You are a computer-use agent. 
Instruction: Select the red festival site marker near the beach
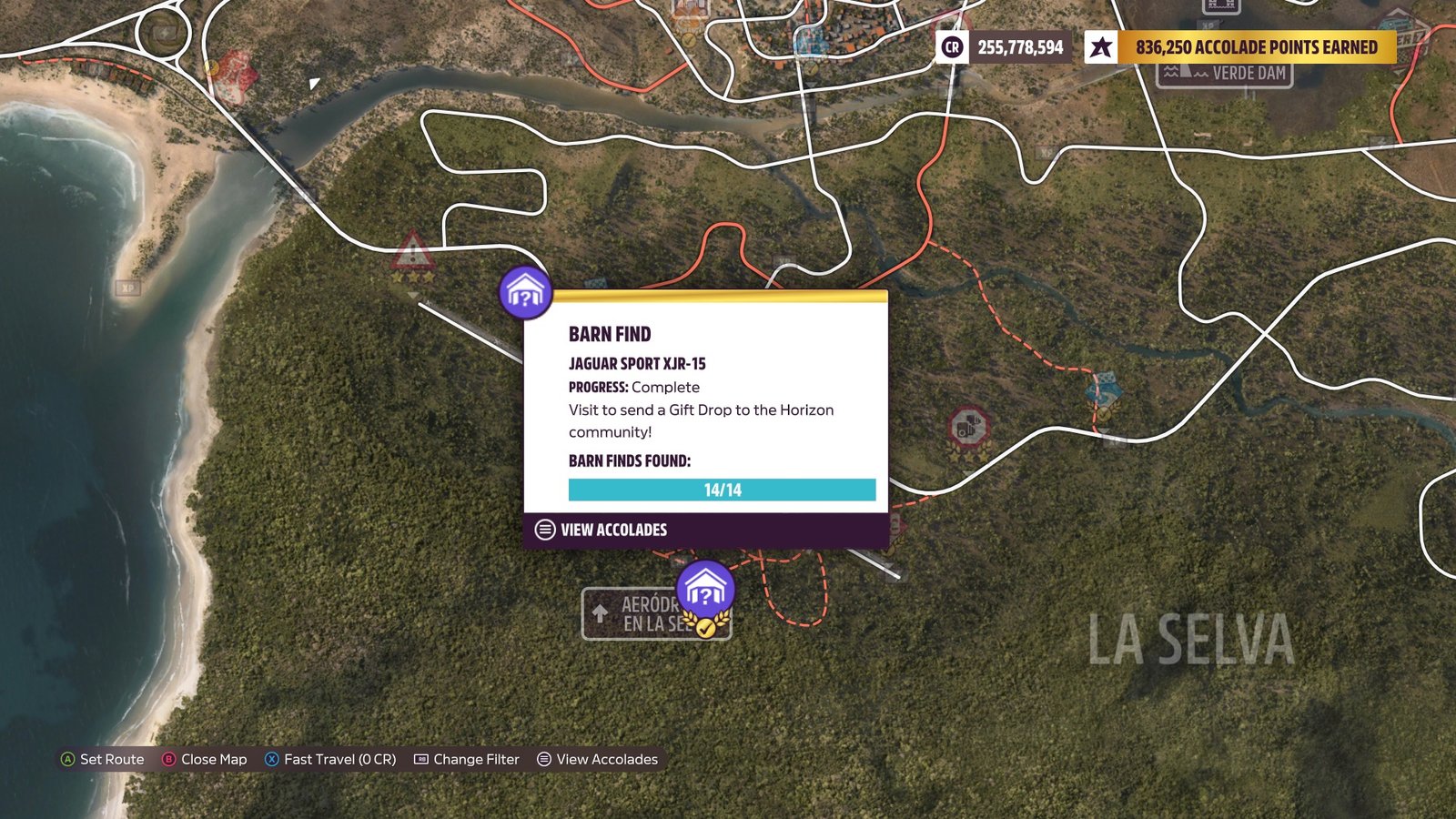pos(235,75)
